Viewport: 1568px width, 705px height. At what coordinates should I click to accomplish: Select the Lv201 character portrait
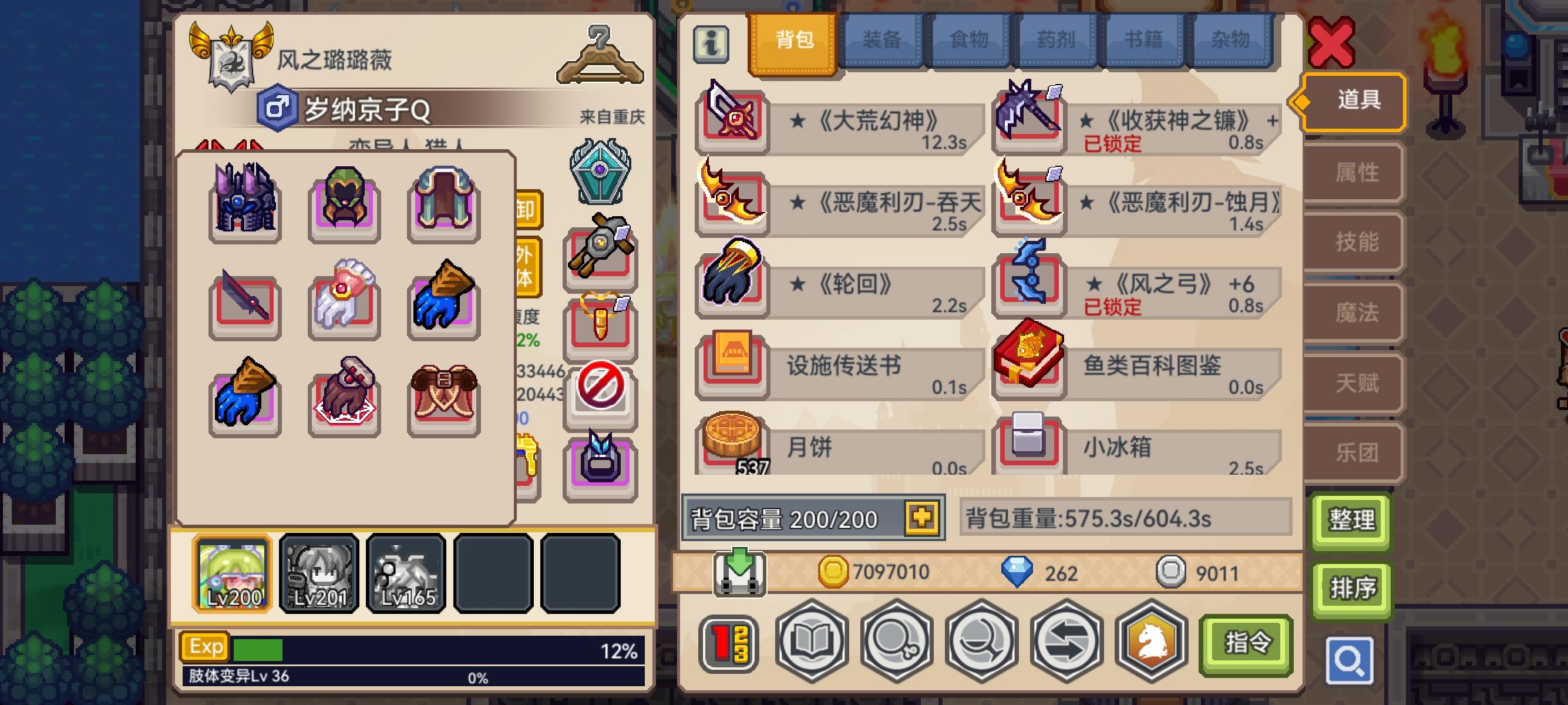[319, 572]
